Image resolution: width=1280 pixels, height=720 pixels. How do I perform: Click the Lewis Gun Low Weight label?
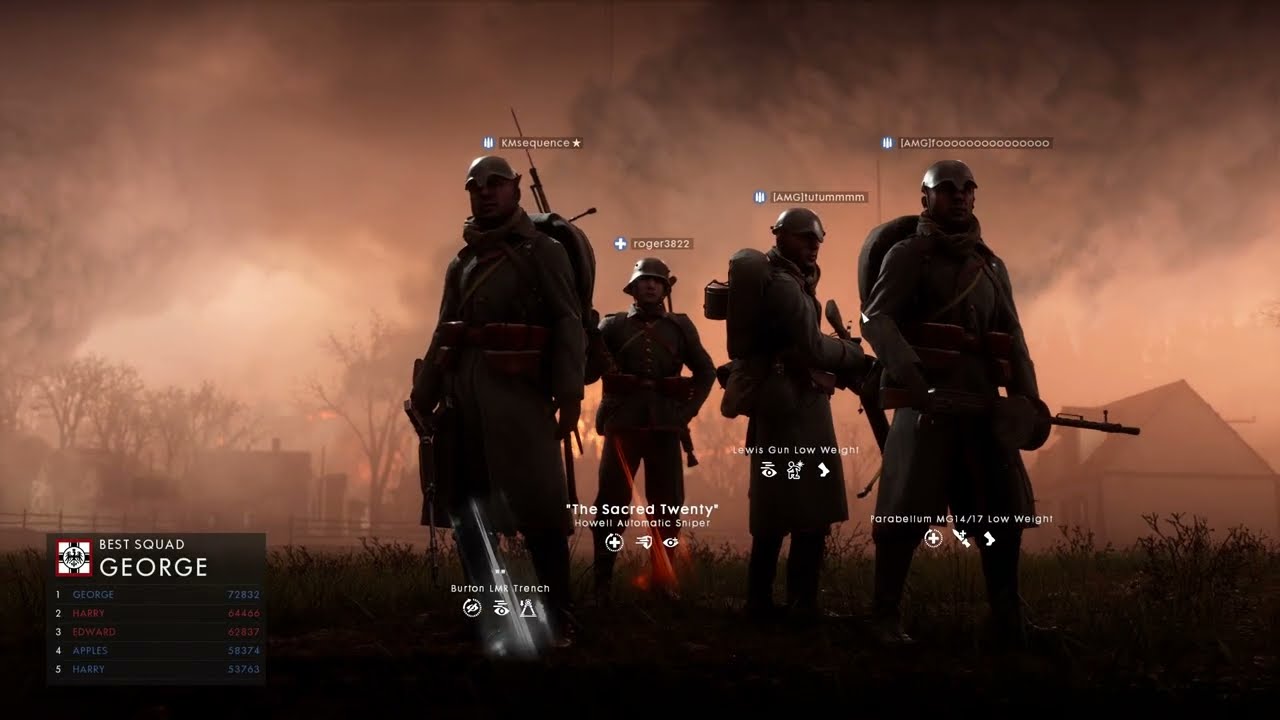coord(795,451)
